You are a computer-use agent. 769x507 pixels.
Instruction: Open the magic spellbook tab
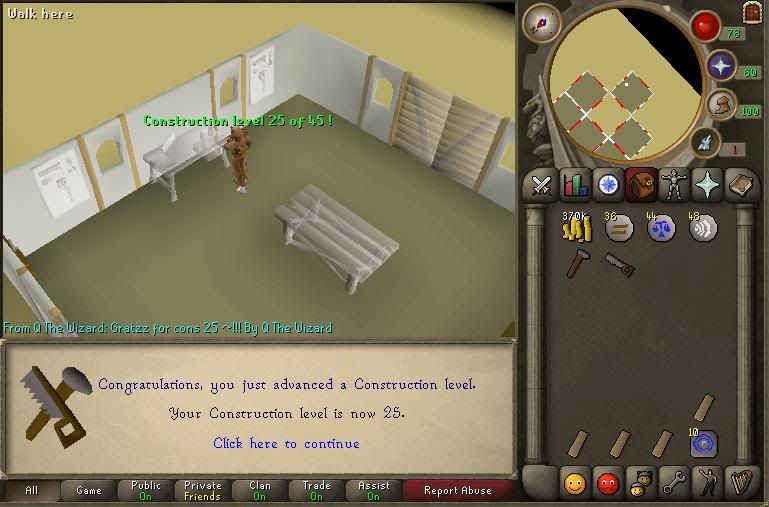[739, 185]
